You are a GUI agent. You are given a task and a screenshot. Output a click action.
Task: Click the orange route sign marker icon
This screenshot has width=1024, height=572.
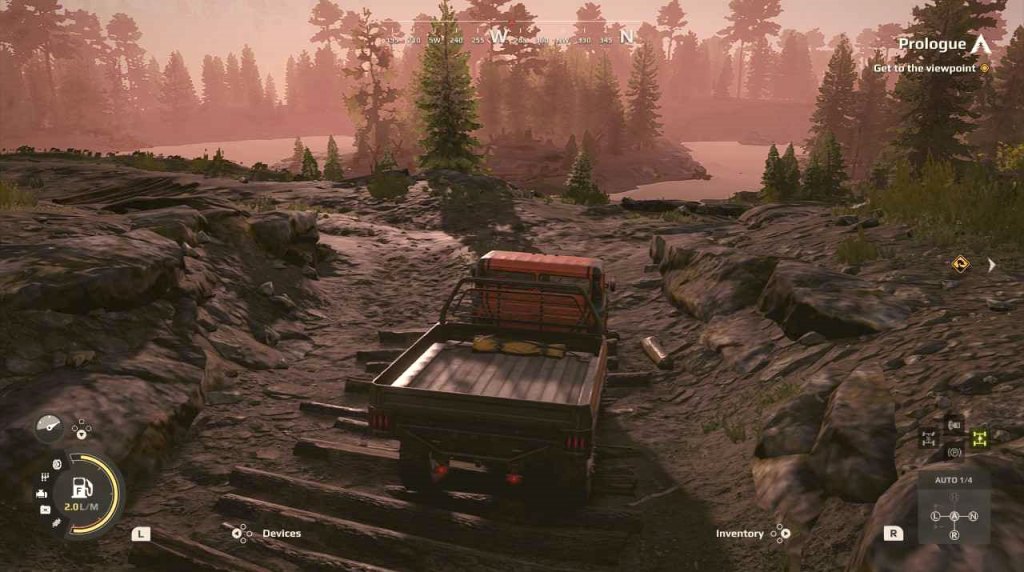(x=961, y=265)
